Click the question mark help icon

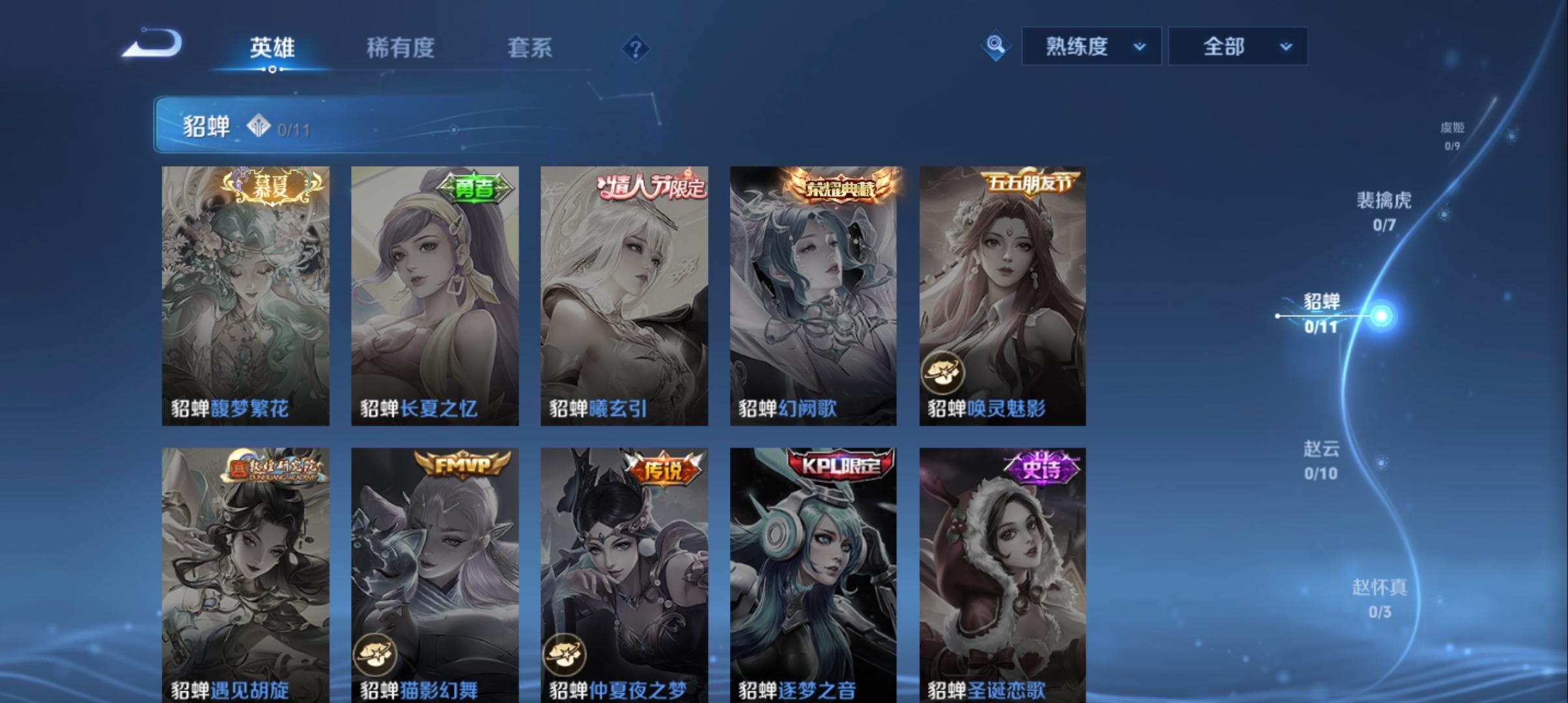pyautogui.click(x=636, y=49)
